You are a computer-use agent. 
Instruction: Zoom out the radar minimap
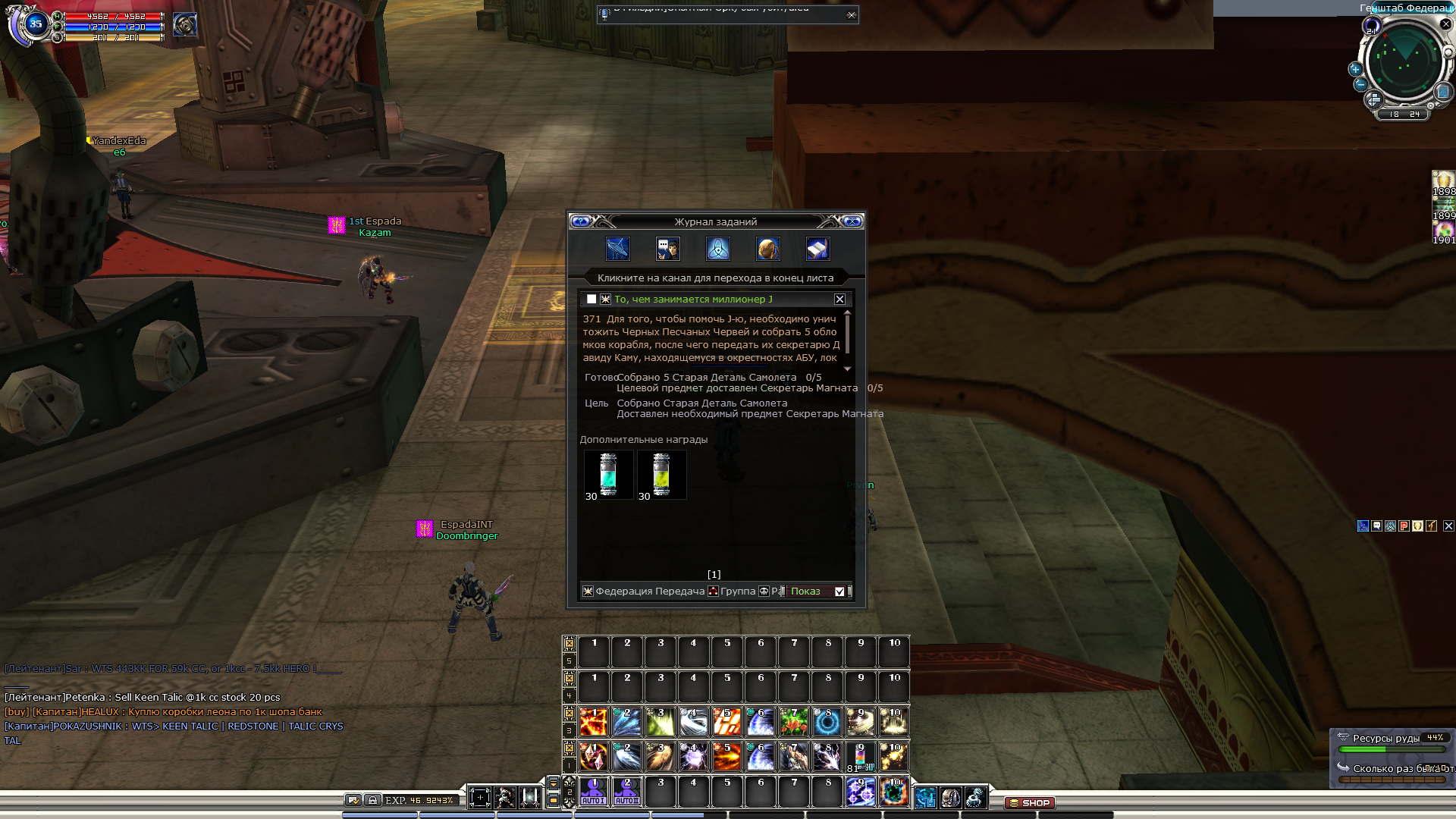coord(1360,84)
